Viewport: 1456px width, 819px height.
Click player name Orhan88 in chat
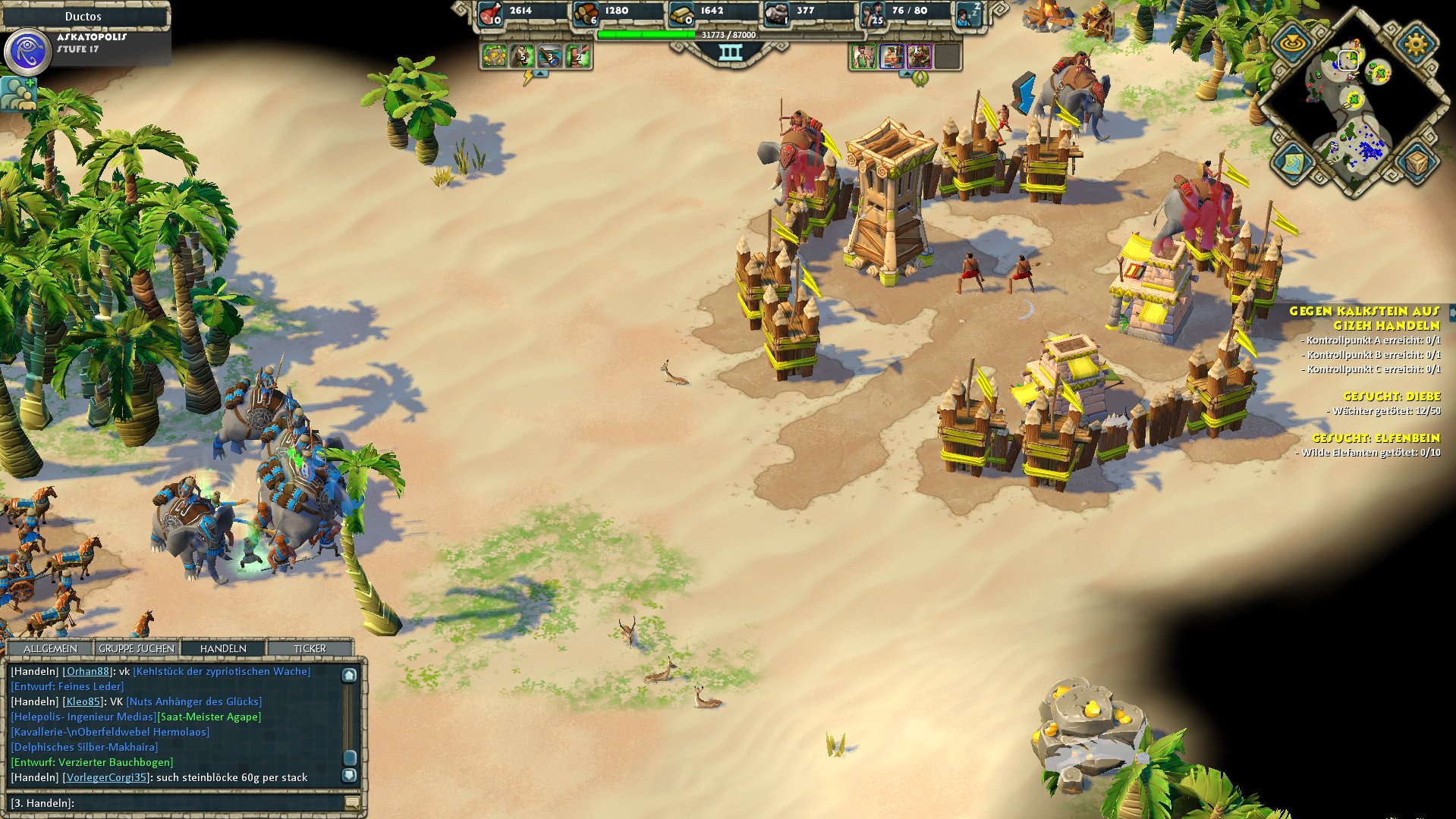[87, 671]
